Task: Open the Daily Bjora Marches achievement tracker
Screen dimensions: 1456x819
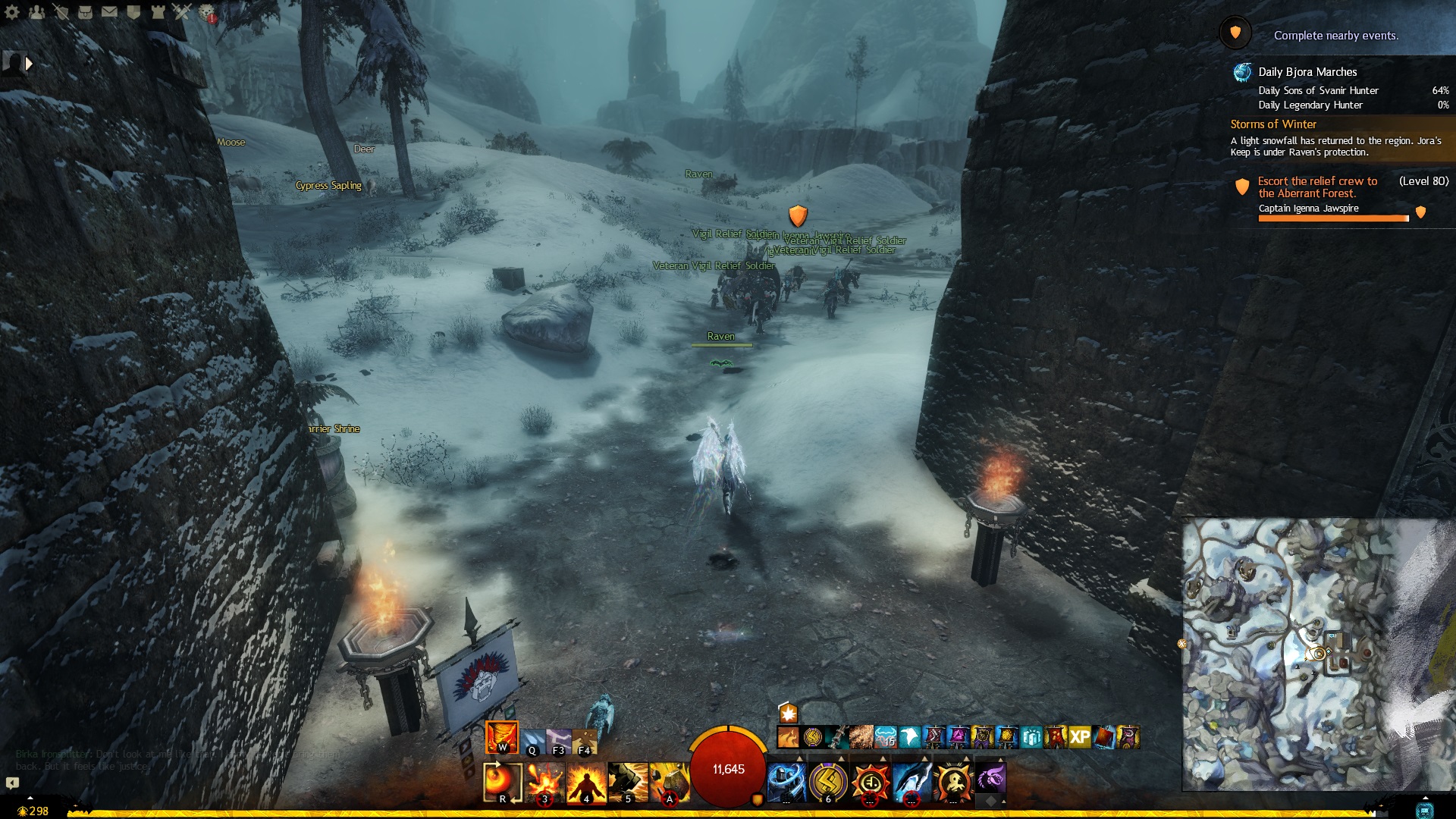Action: tap(1307, 72)
